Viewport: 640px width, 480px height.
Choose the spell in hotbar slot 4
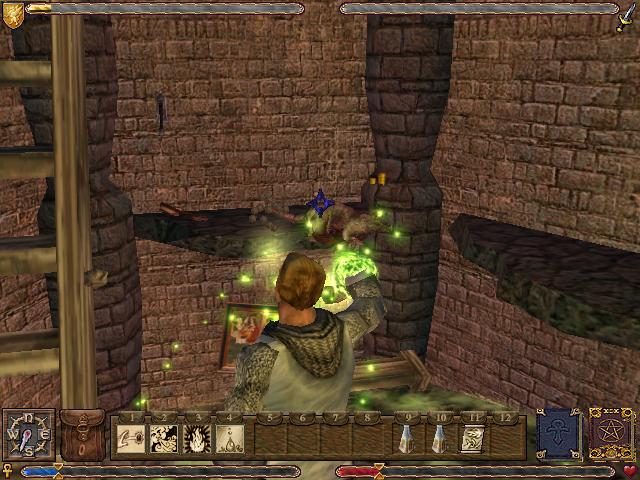[230, 438]
